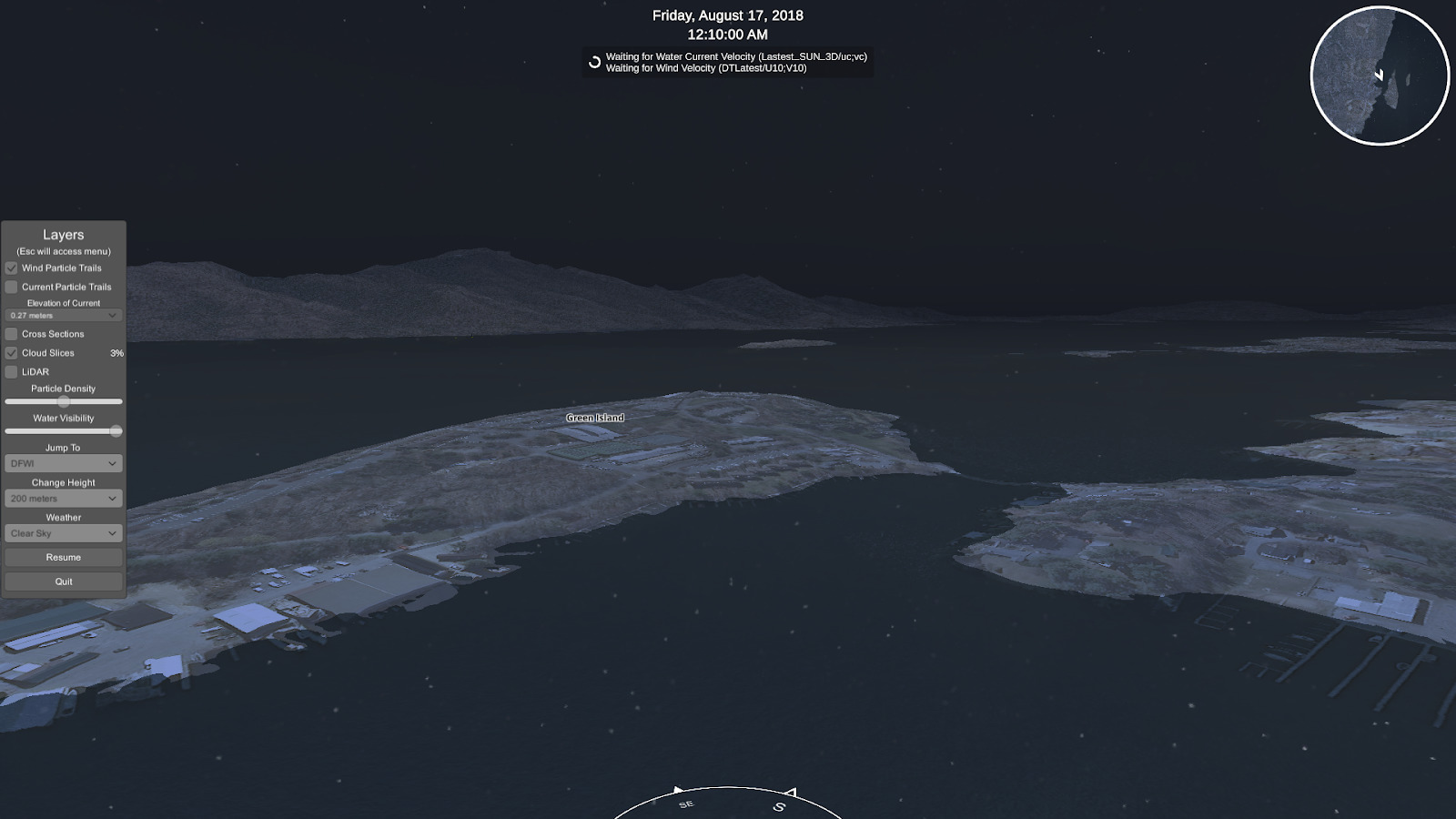The height and width of the screenshot is (819, 1456).
Task: Toggle the Wind Particle Trails checkbox
Action: [x=12, y=268]
